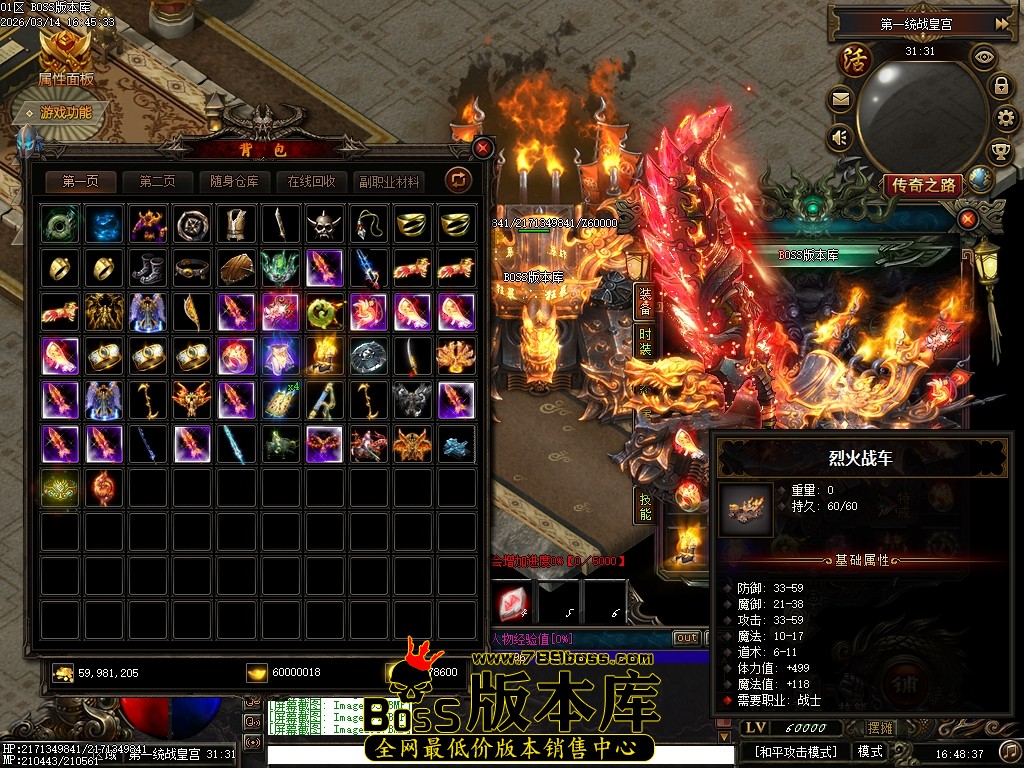Click the 传奇之路 button

[922, 185]
